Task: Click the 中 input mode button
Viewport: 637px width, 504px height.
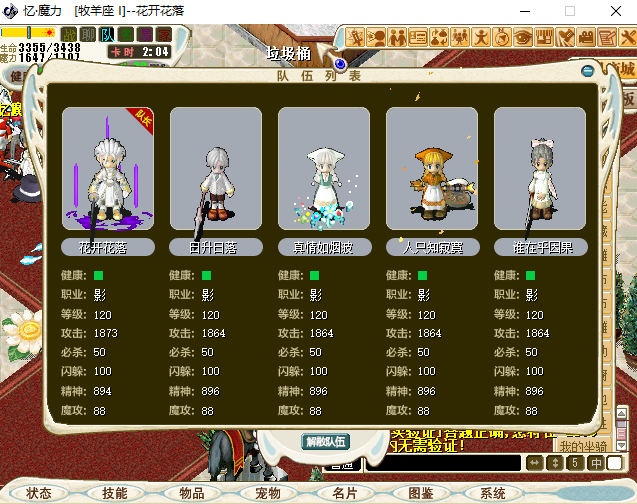Action: click(596, 463)
